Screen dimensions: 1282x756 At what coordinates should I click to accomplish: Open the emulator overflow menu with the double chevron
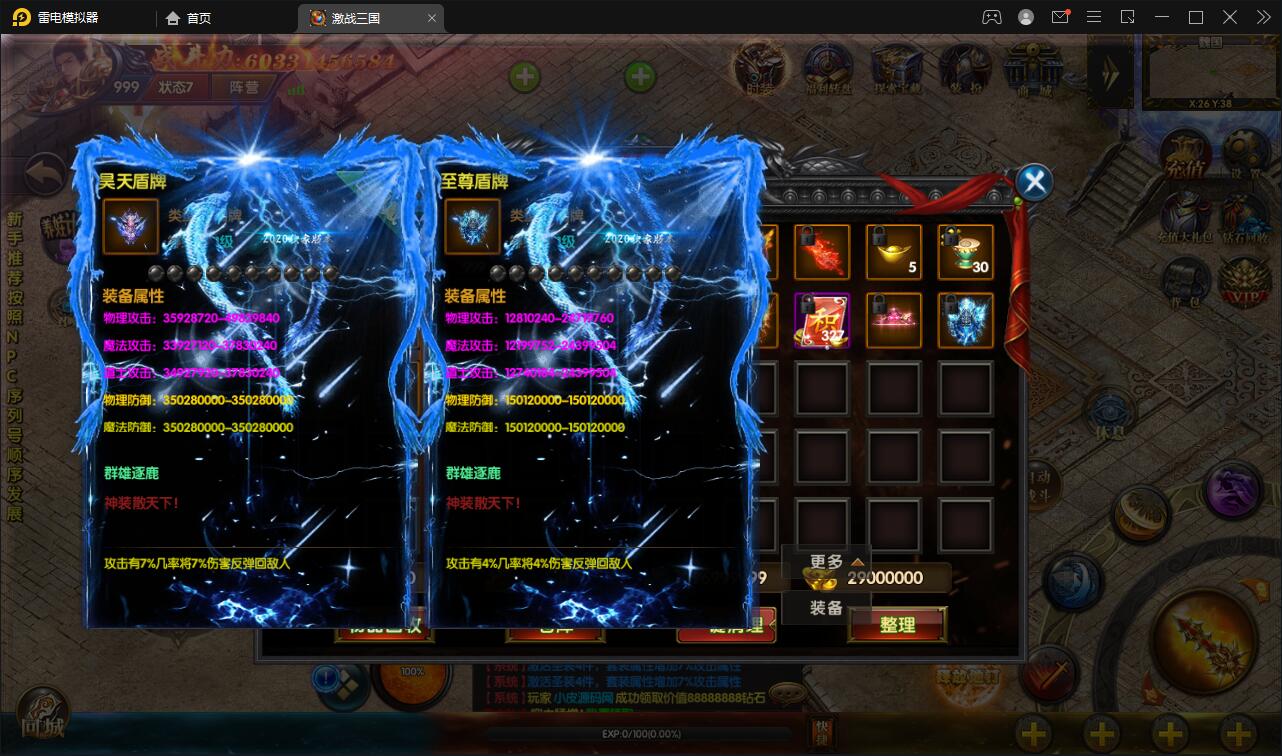click(1262, 17)
